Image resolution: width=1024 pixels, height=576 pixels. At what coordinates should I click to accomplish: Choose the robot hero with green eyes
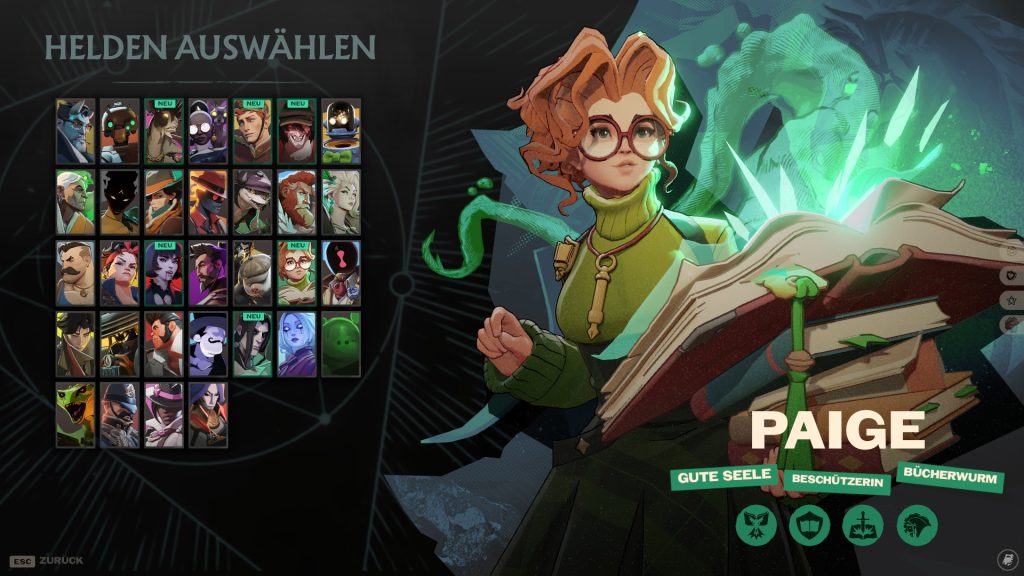click(120, 131)
